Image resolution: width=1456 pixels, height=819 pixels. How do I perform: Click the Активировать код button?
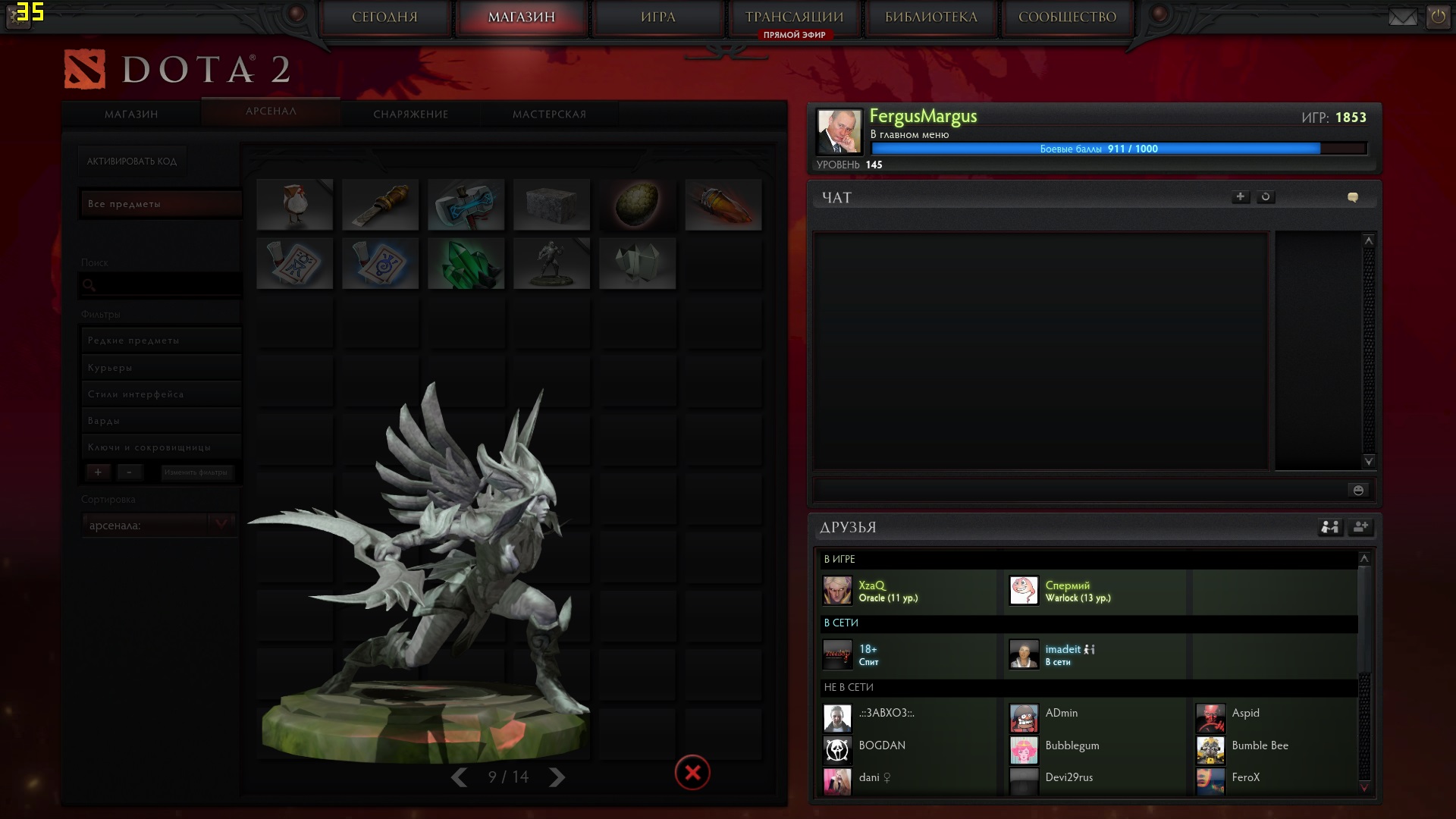[132, 162]
